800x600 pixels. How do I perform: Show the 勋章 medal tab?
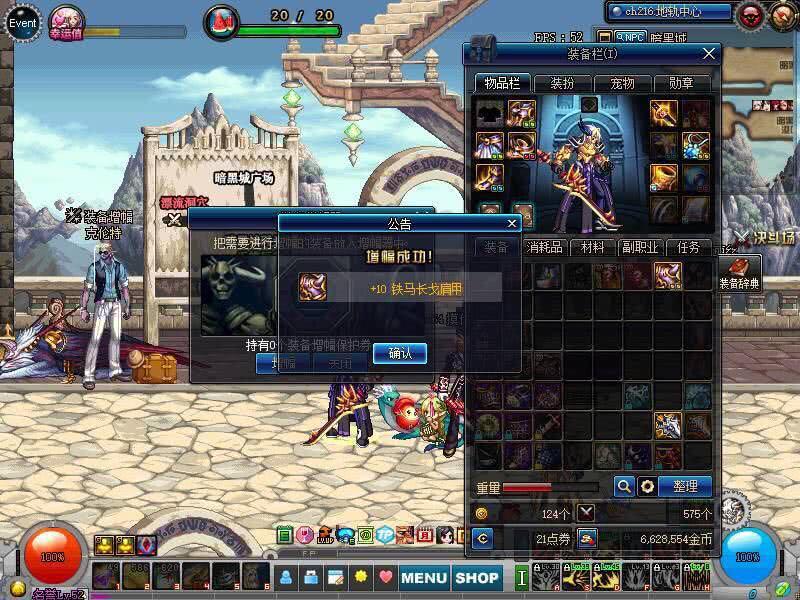click(x=681, y=83)
